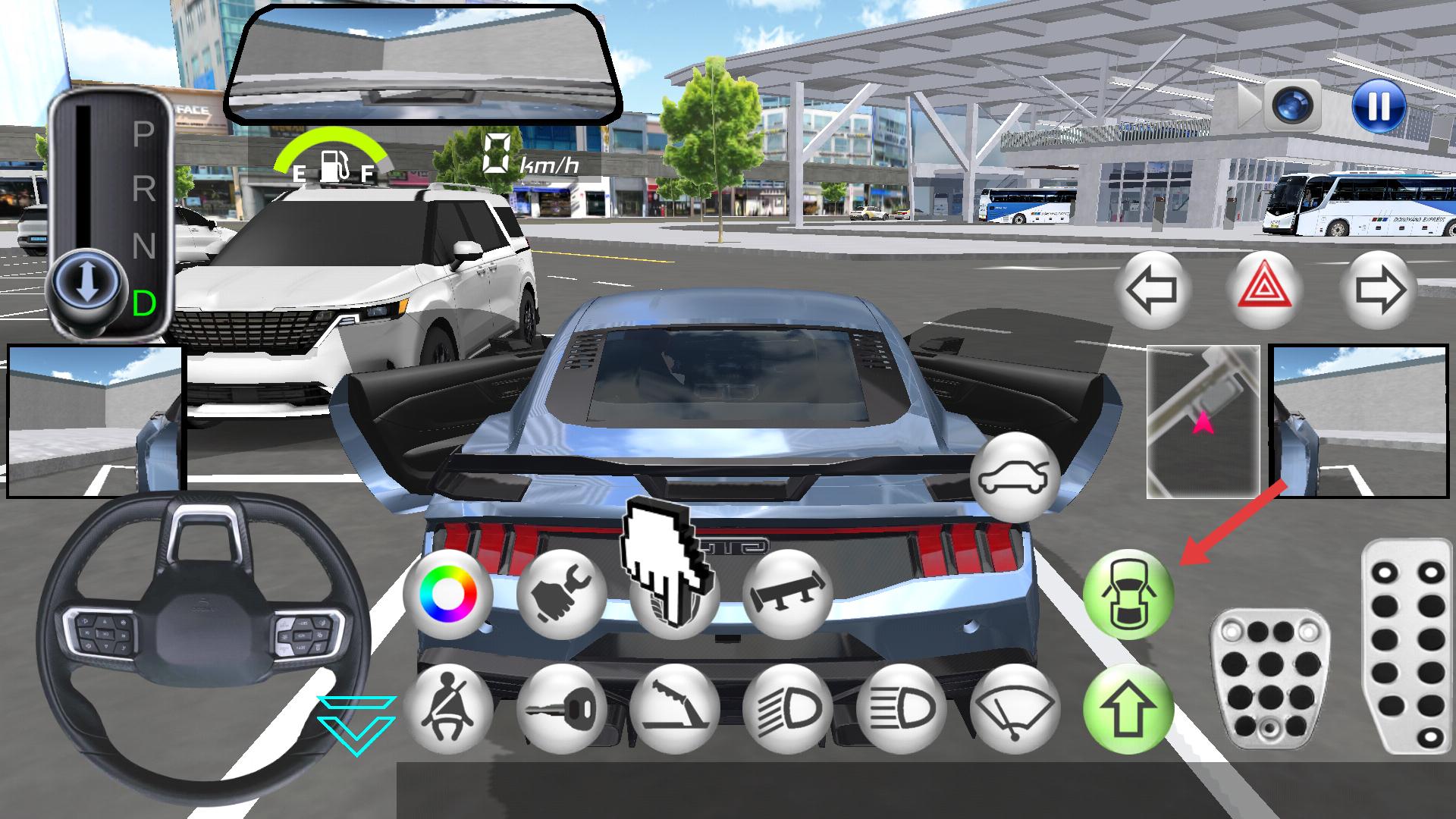Viewport: 1456px width, 819px height.
Task: Open the paint color wheel
Action: click(449, 594)
